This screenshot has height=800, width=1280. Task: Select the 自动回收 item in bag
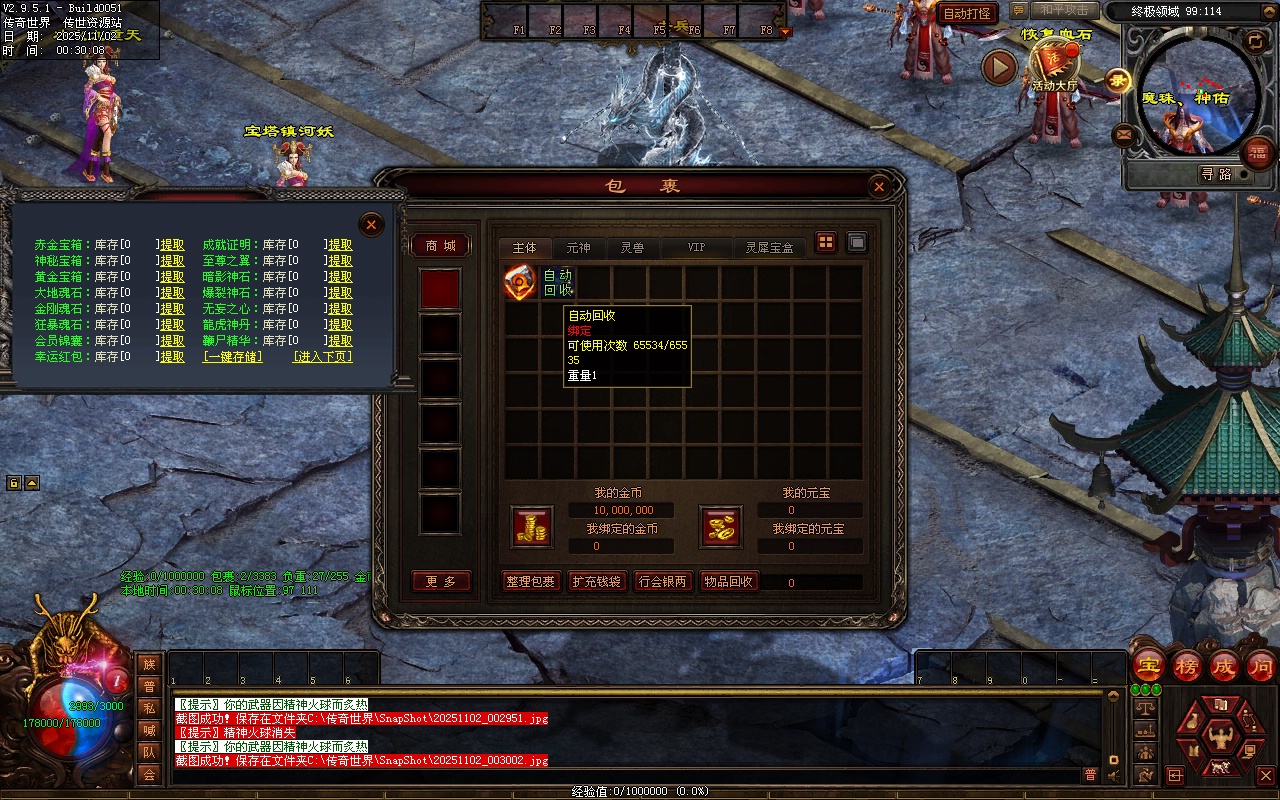pyautogui.click(x=520, y=282)
